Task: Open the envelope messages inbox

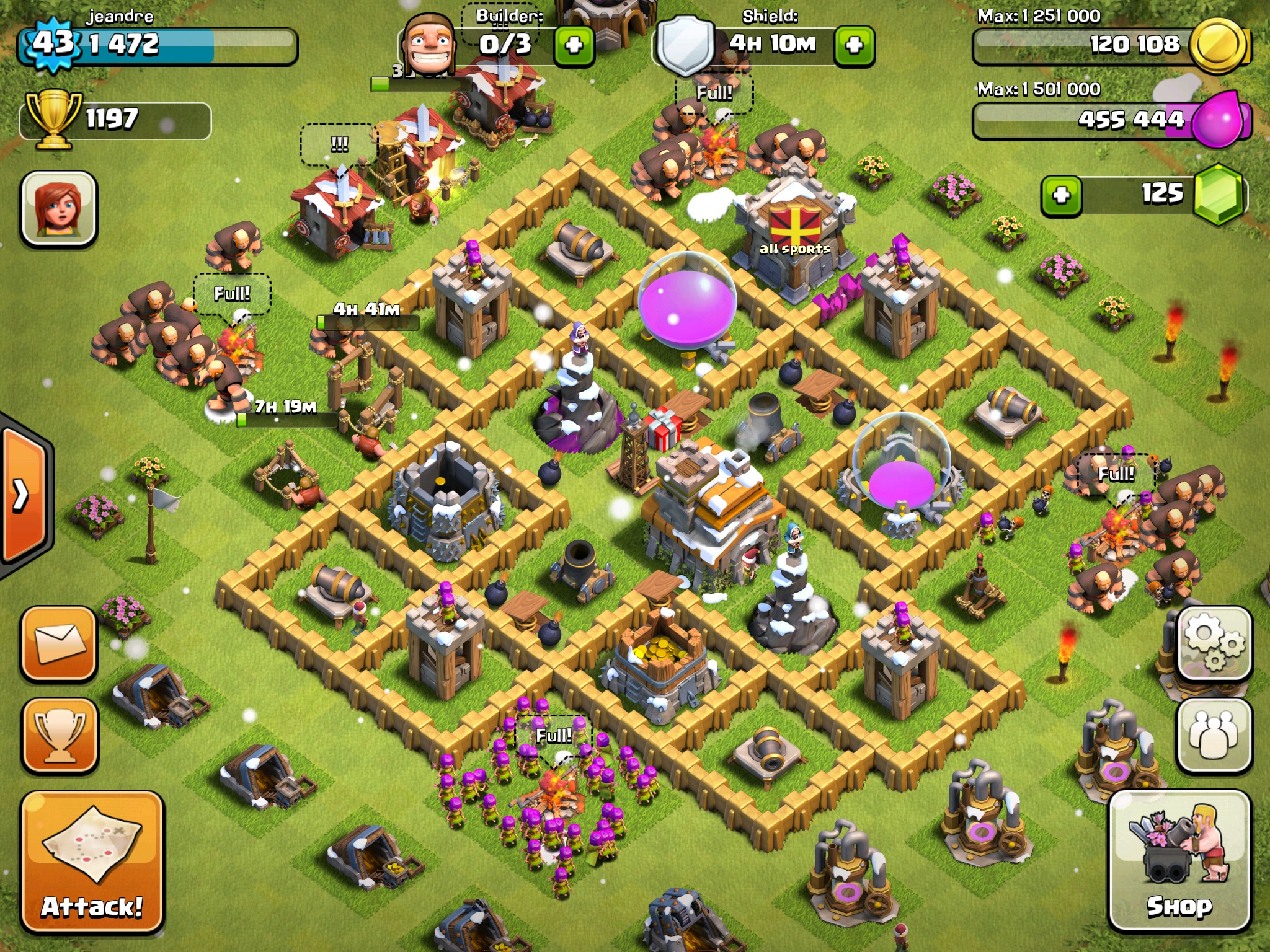Action: (x=60, y=643)
